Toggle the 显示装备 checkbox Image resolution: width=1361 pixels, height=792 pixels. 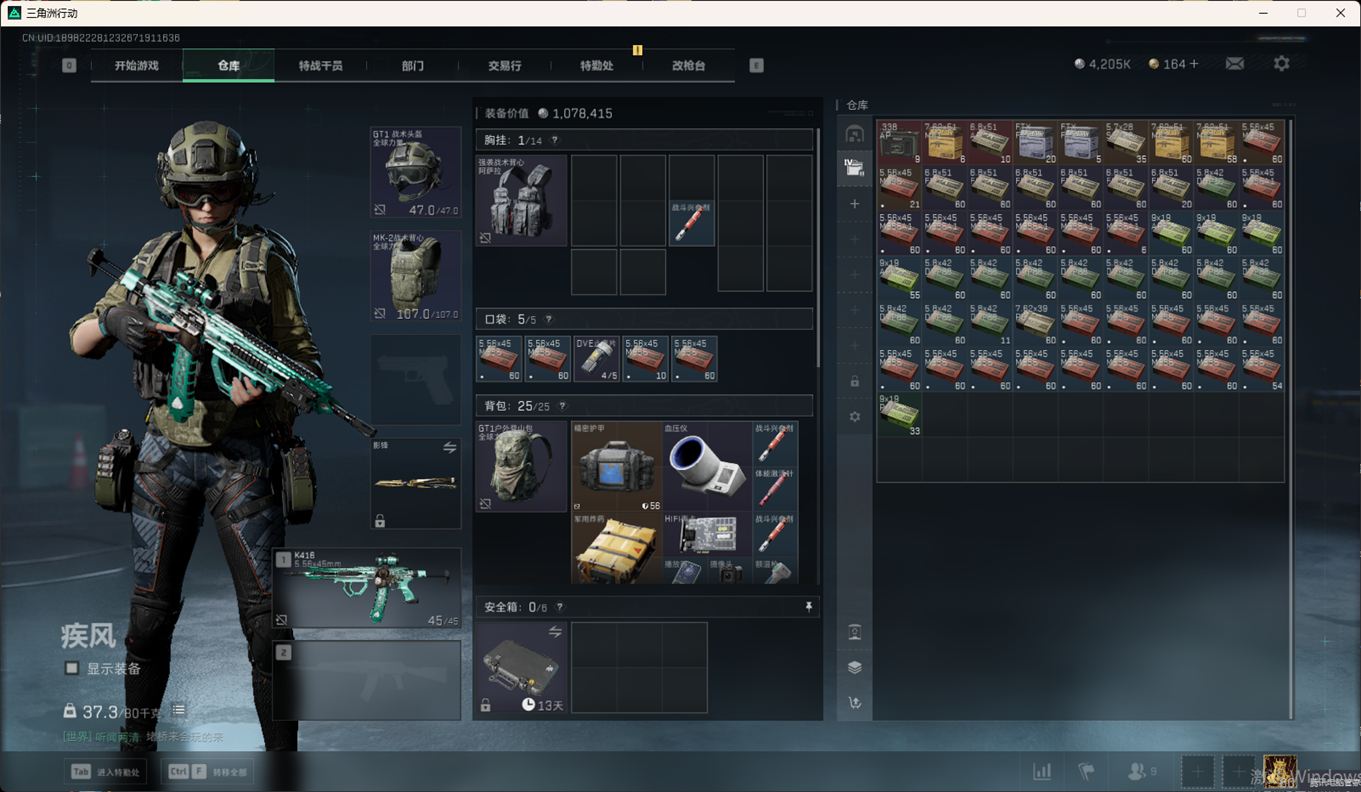coord(72,668)
